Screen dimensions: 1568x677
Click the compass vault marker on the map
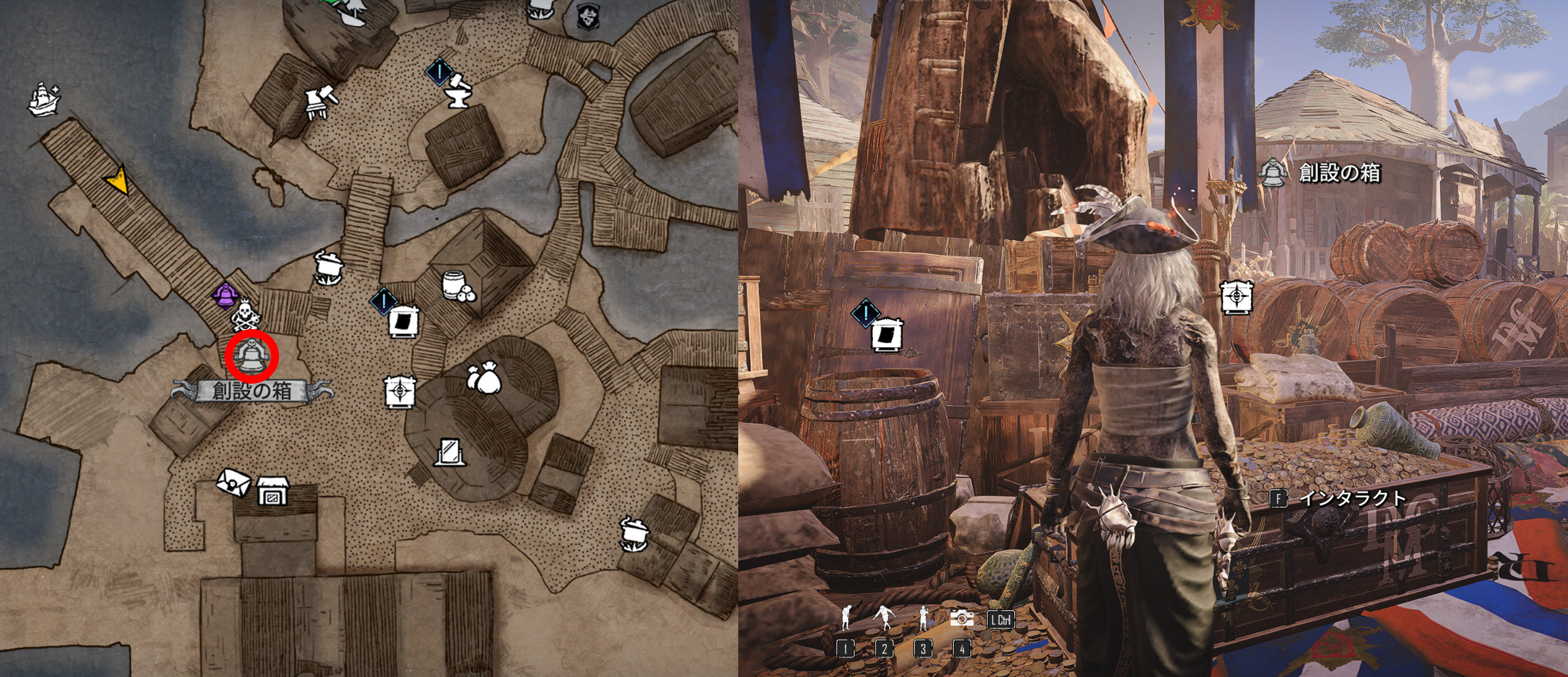point(400,392)
